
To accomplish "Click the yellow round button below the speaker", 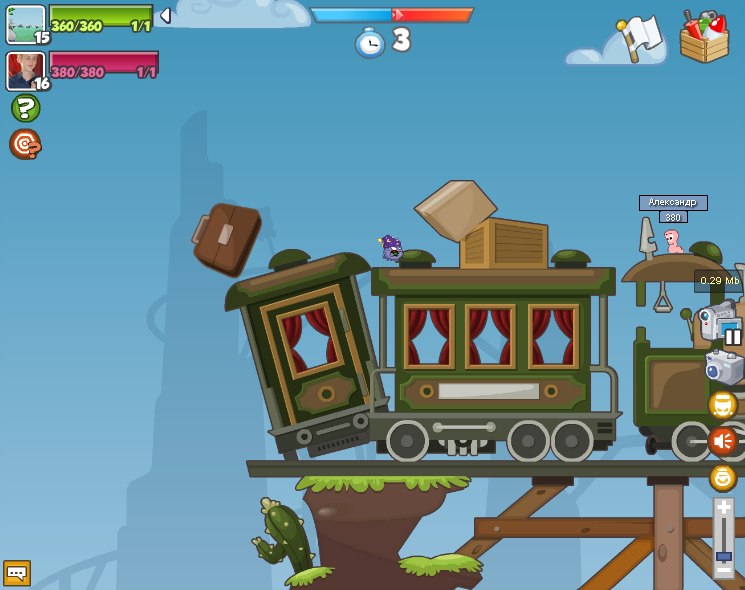I will [x=722, y=477].
